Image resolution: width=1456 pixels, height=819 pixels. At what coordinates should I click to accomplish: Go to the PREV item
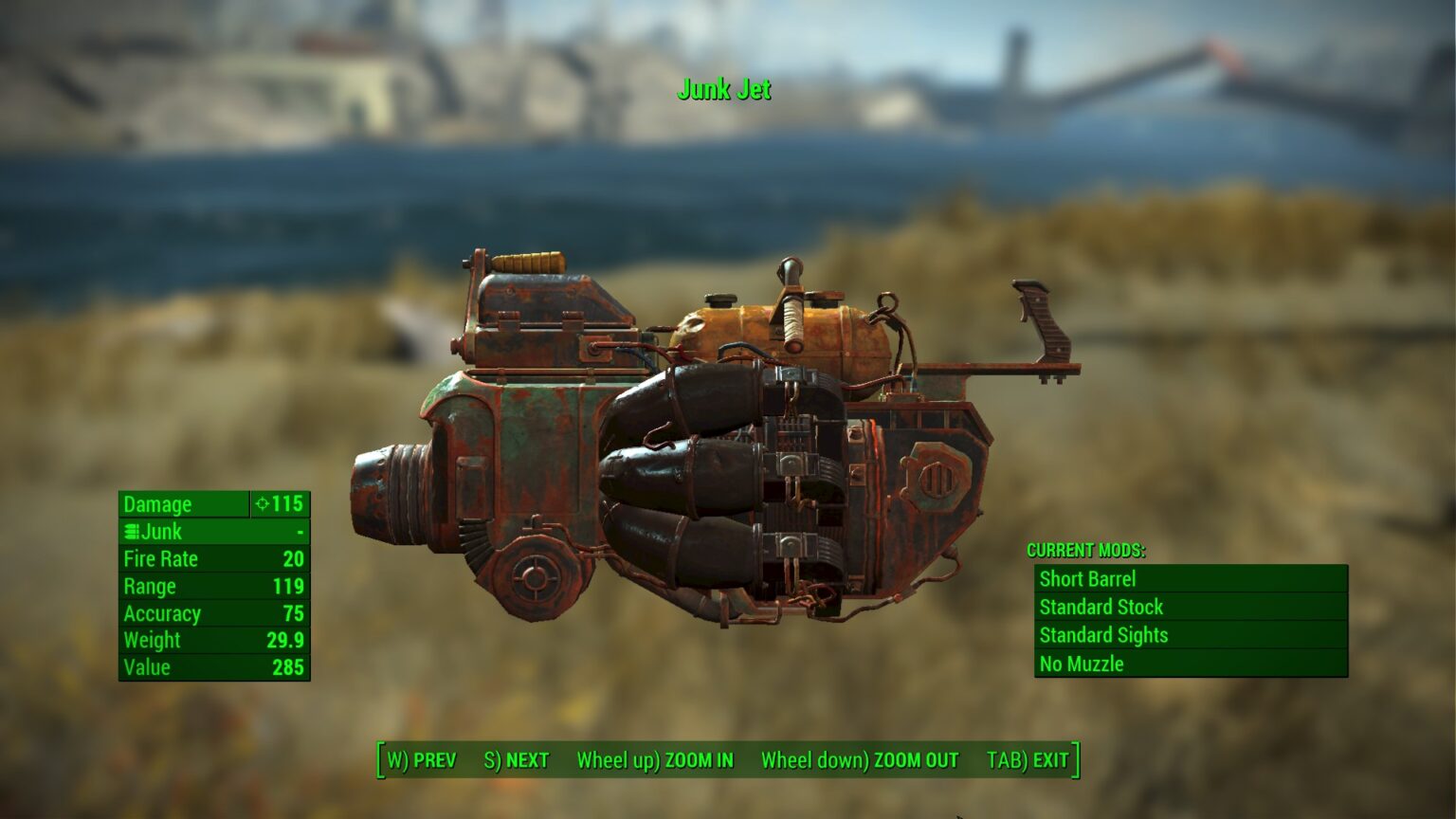422,760
